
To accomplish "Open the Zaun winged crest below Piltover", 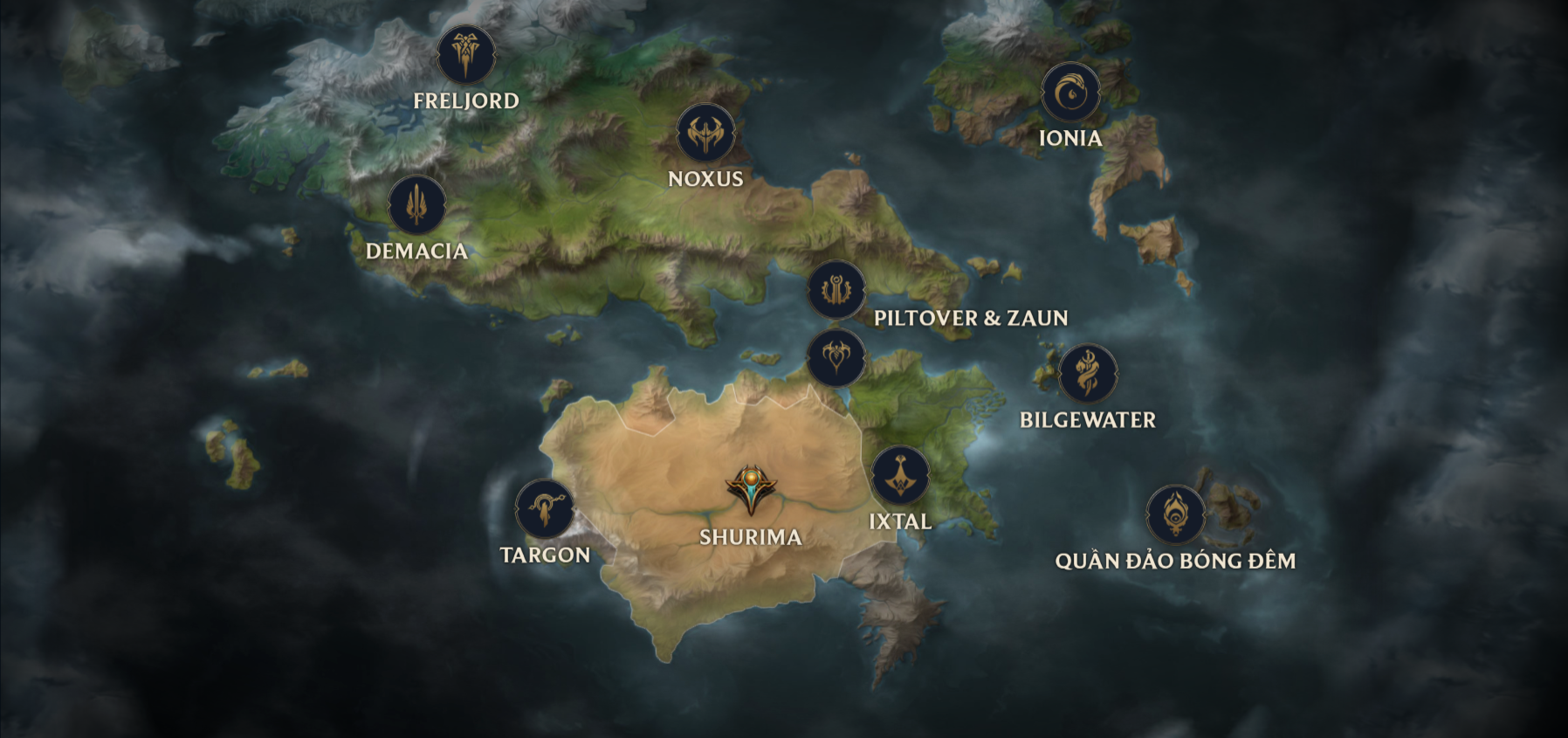I will pyautogui.click(x=836, y=357).
